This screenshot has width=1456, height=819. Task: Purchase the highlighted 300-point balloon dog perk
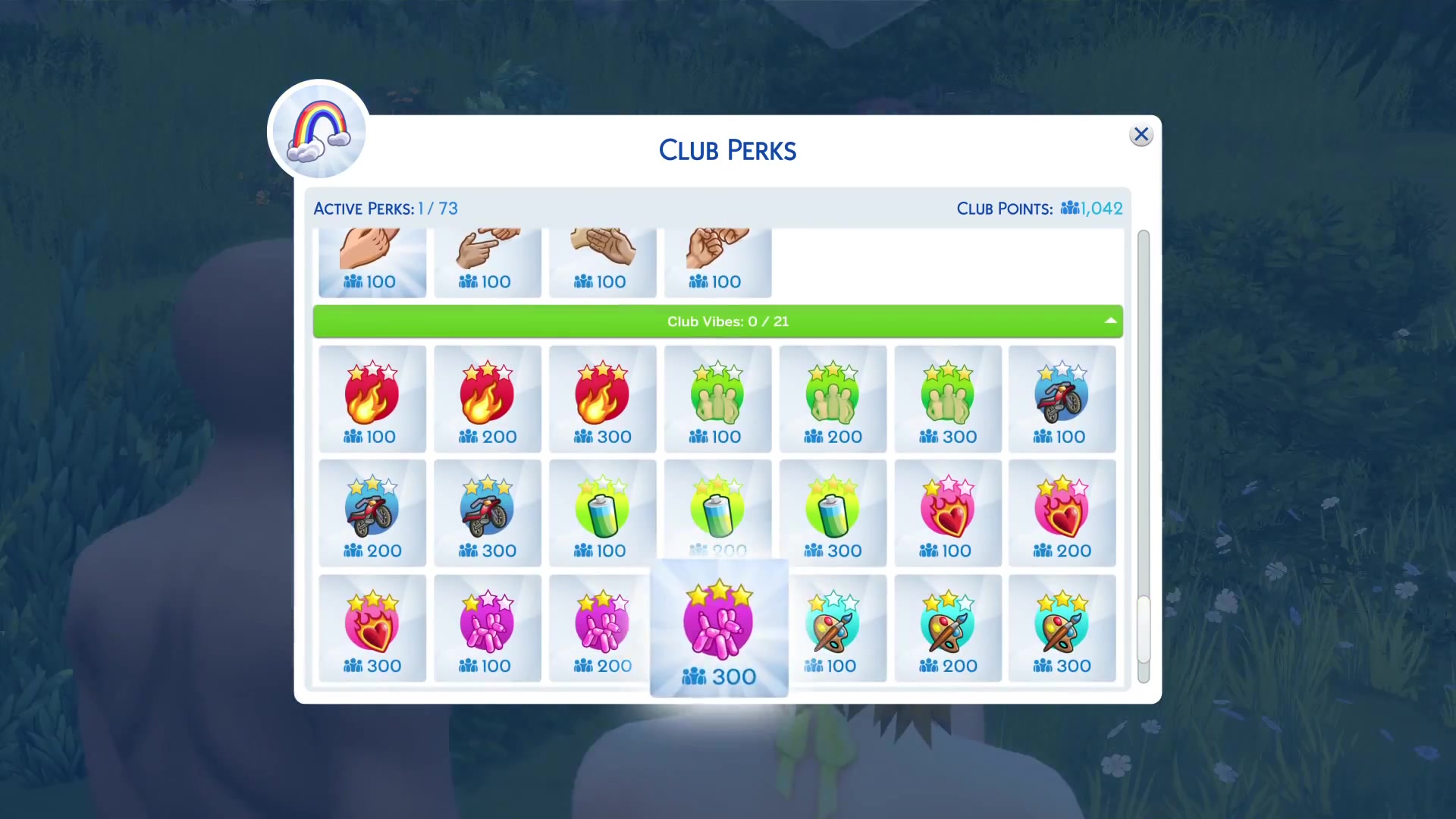click(719, 629)
